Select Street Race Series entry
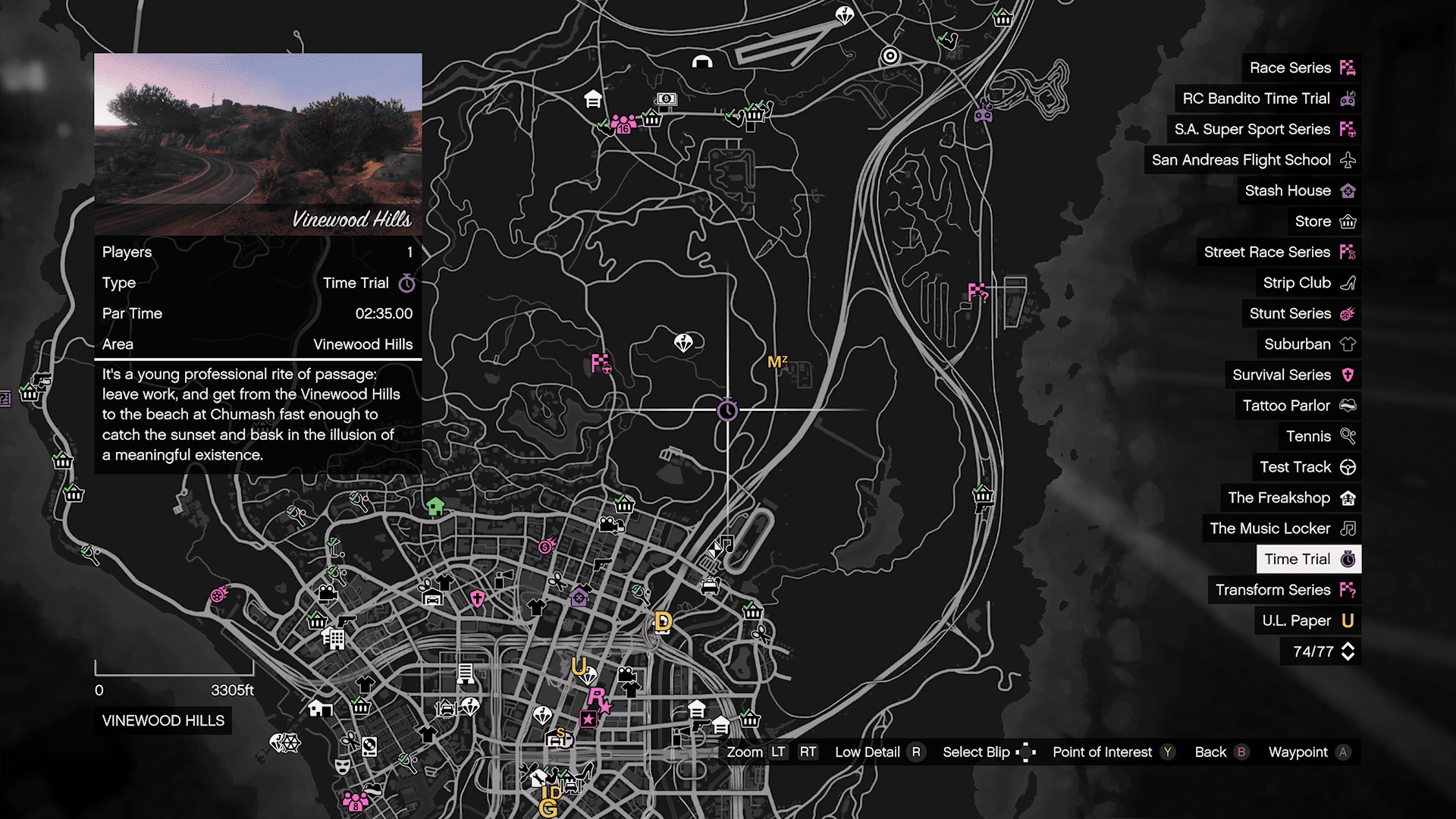The width and height of the screenshot is (1456, 819). [1279, 253]
